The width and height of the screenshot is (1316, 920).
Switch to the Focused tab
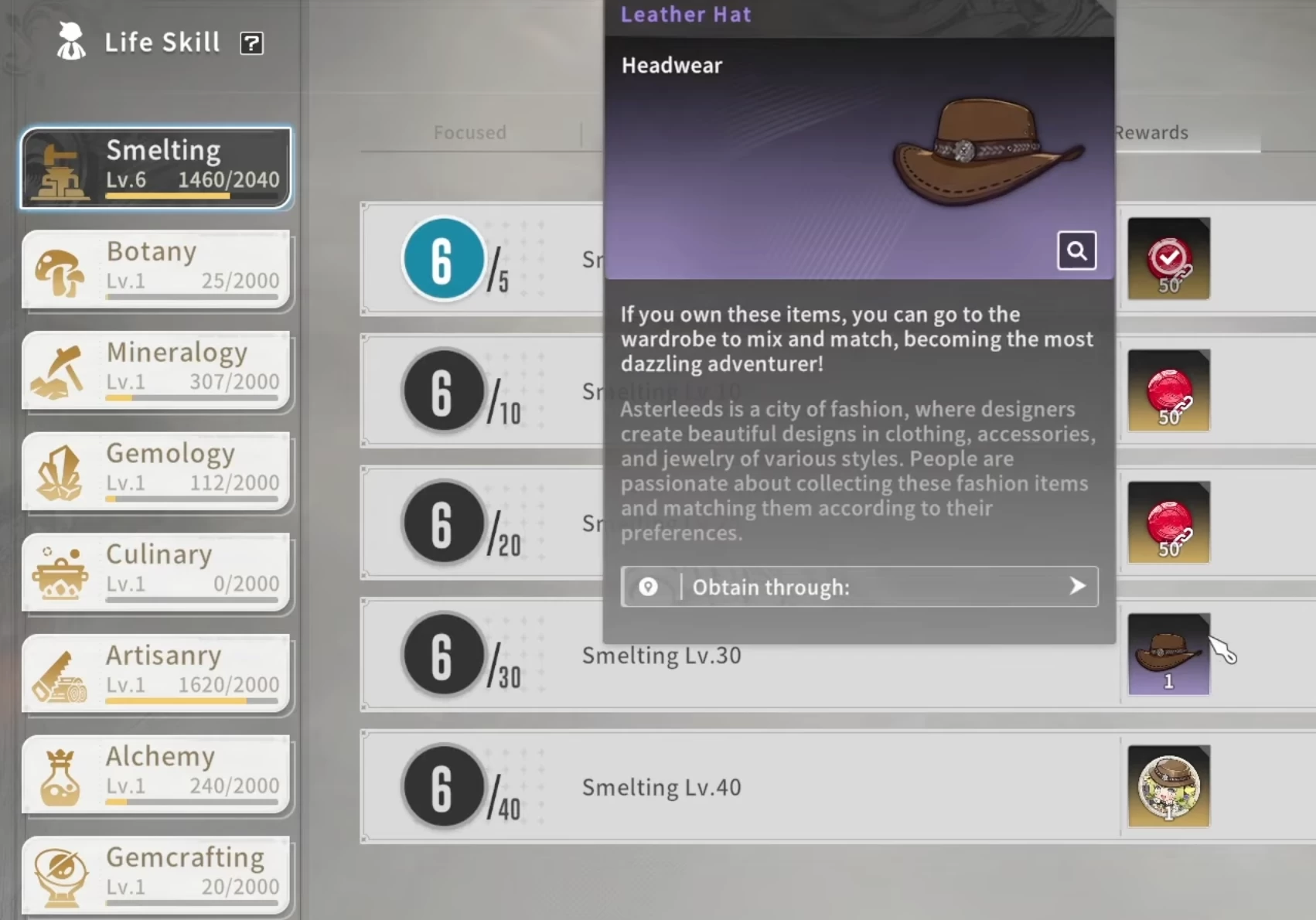click(469, 132)
